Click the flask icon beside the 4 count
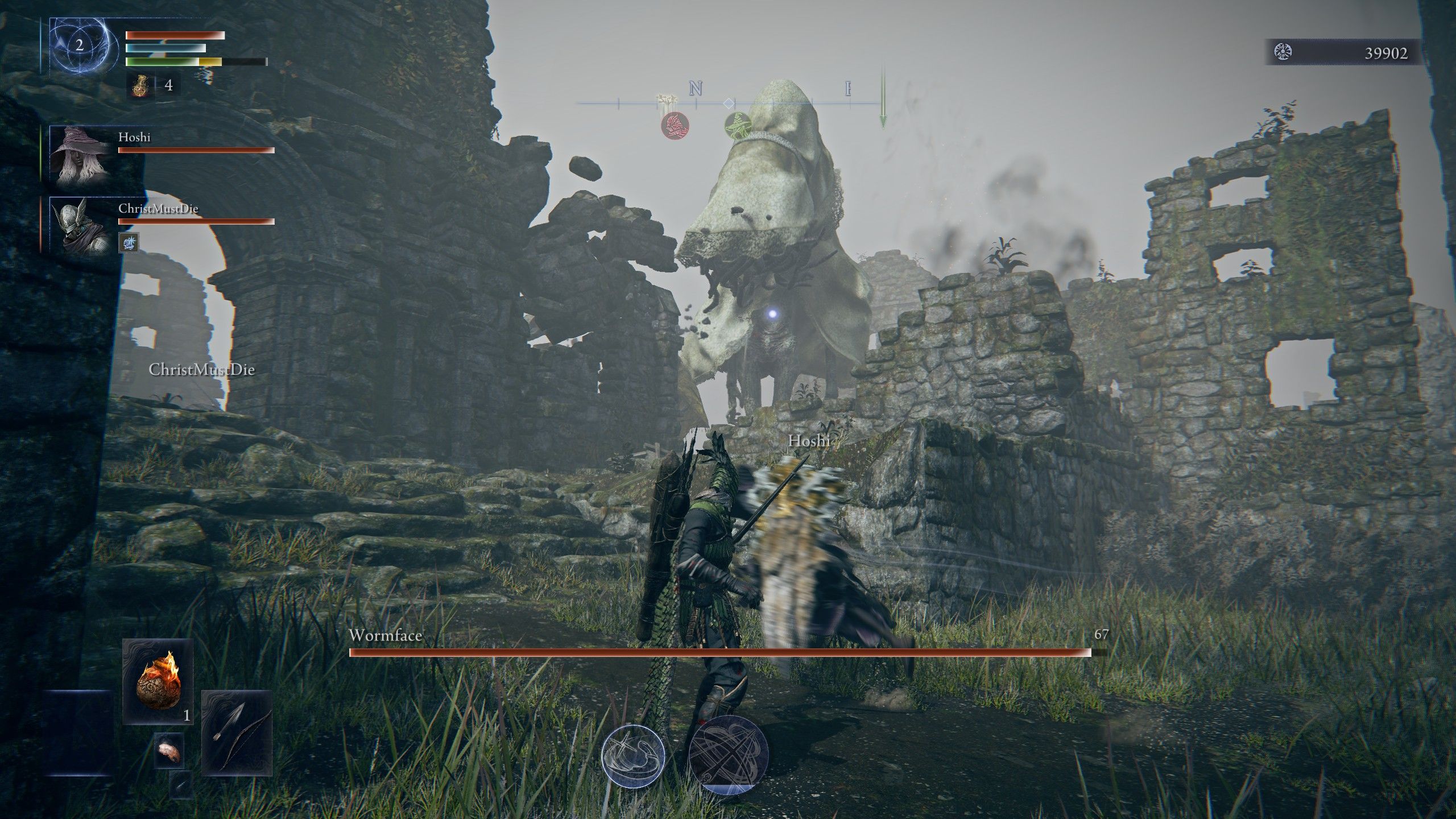The image size is (1456, 819). click(140, 86)
